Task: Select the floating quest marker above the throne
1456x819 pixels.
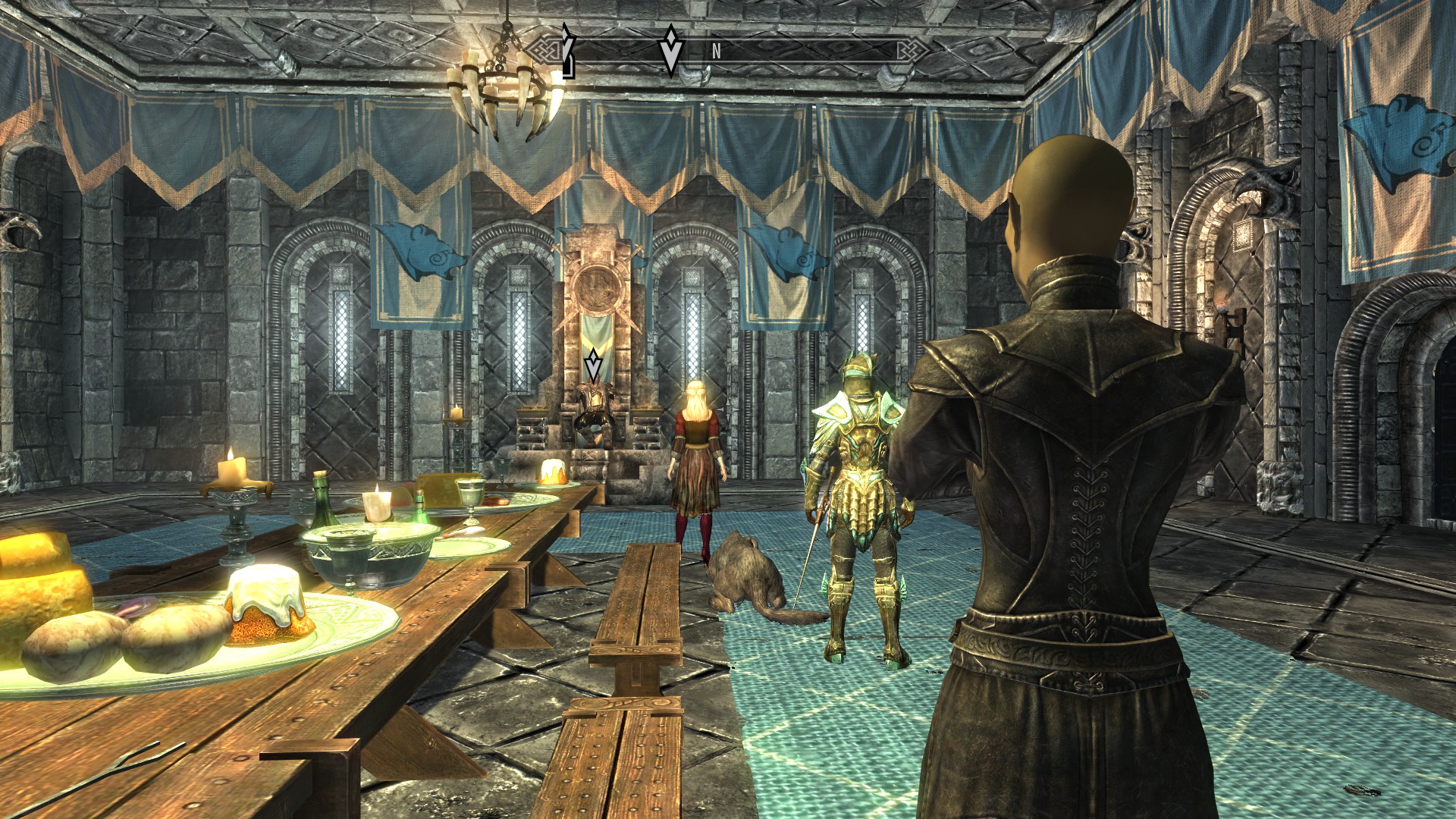Action: [x=593, y=366]
